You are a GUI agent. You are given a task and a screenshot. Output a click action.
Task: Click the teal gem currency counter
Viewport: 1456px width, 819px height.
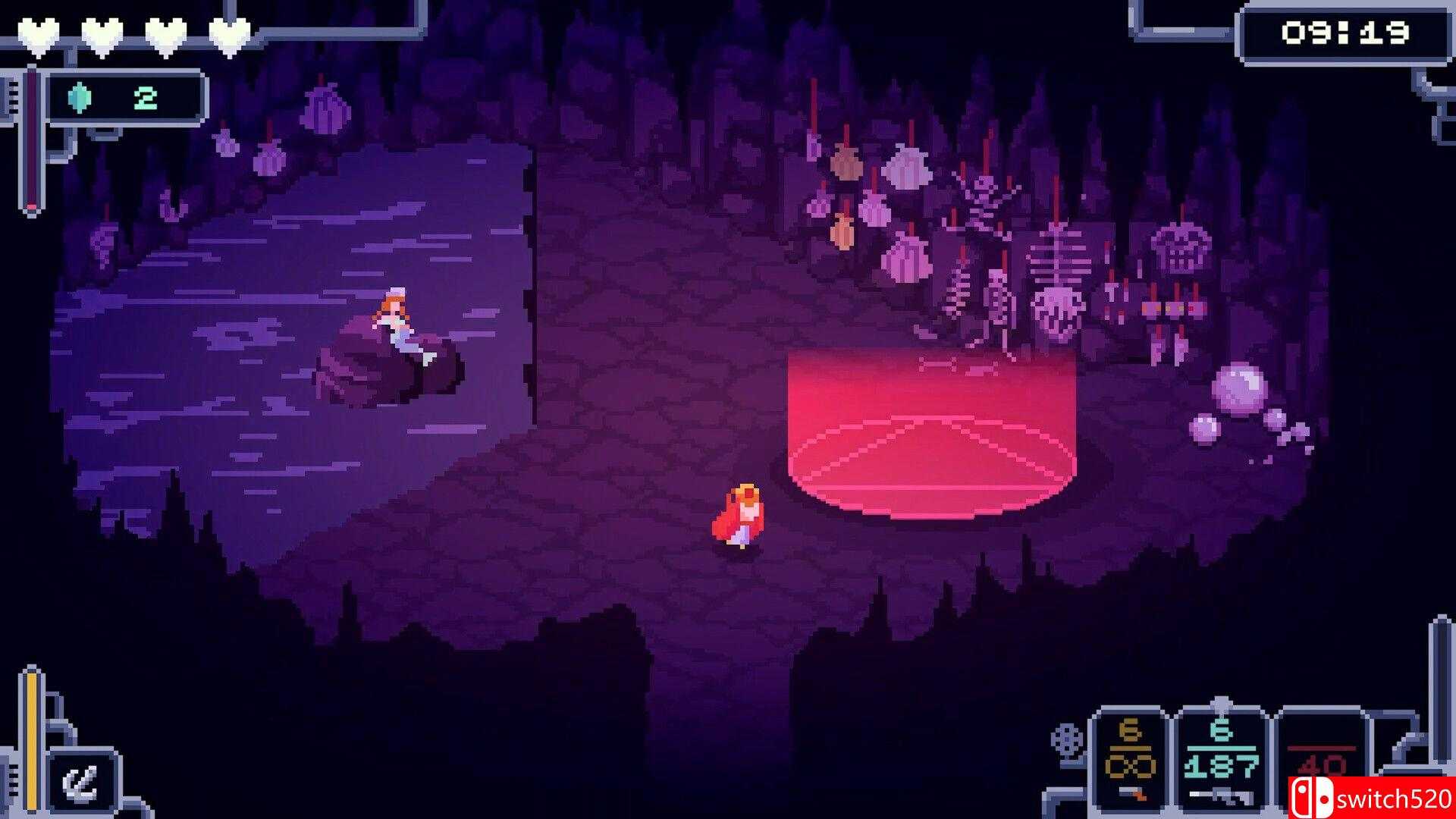tap(125, 98)
